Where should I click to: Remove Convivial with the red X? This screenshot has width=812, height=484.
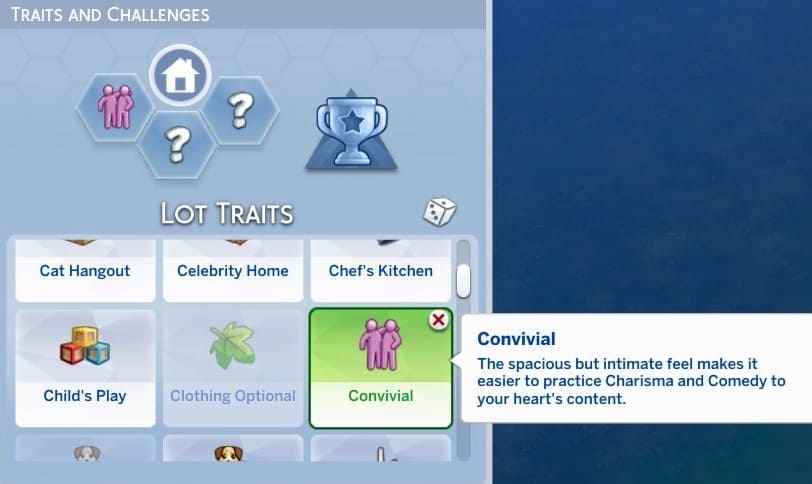437,320
